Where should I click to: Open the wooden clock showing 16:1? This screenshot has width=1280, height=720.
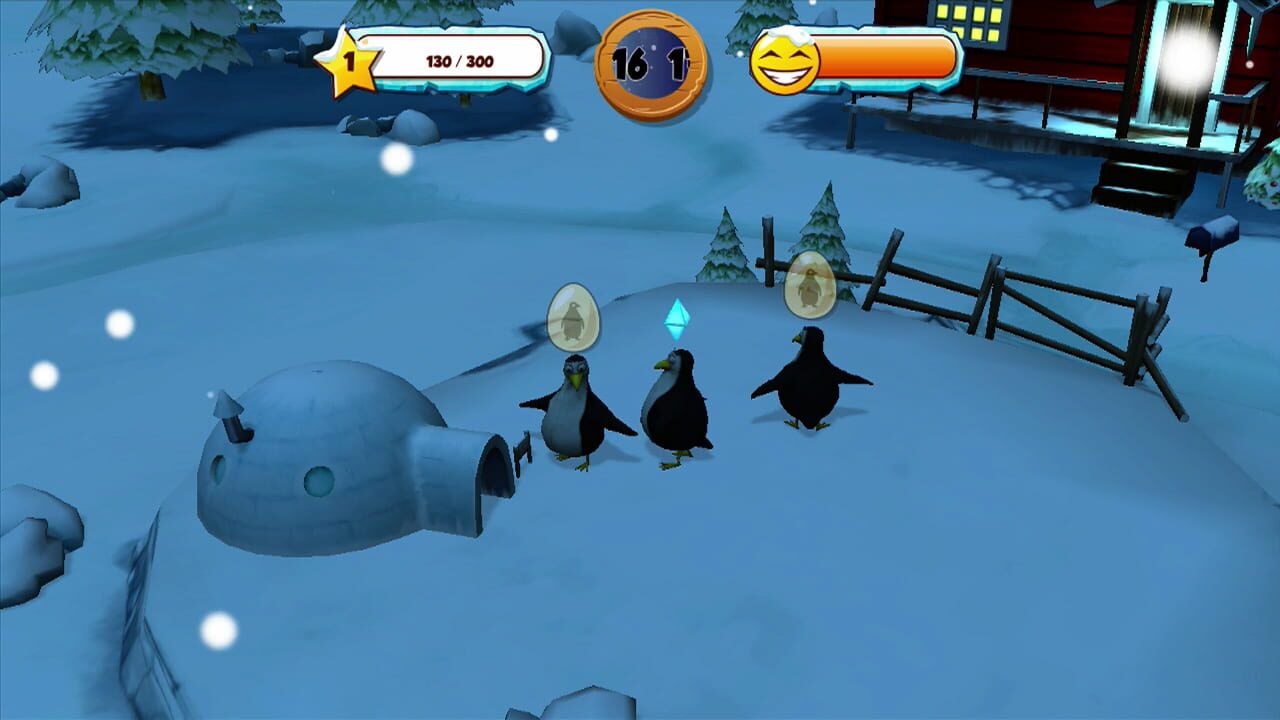(x=655, y=60)
